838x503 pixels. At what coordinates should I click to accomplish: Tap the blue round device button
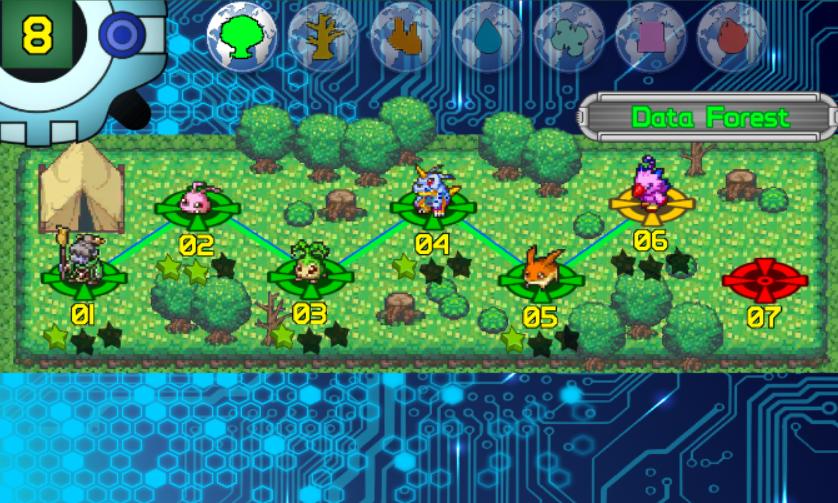(122, 37)
